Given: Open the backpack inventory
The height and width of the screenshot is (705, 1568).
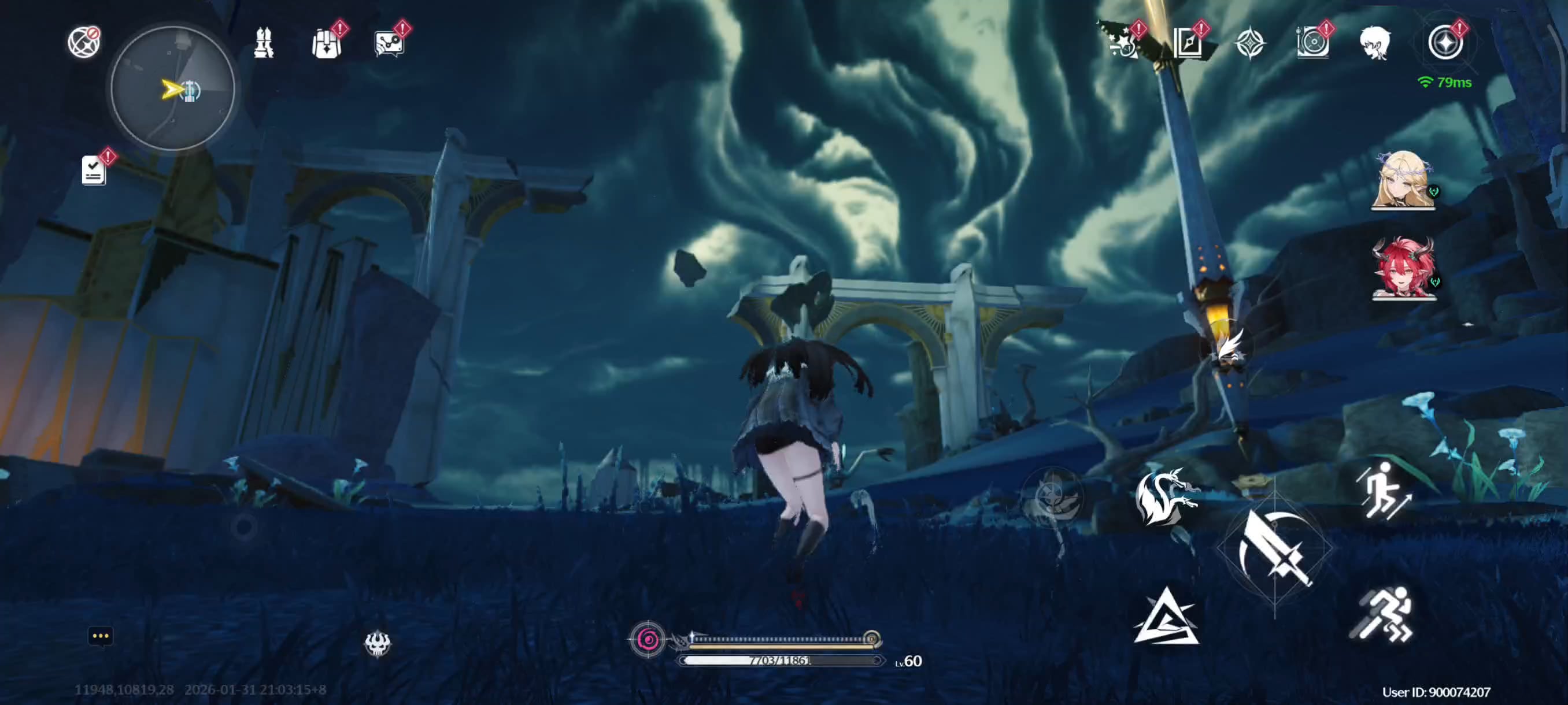Looking at the screenshot, I should [x=326, y=44].
